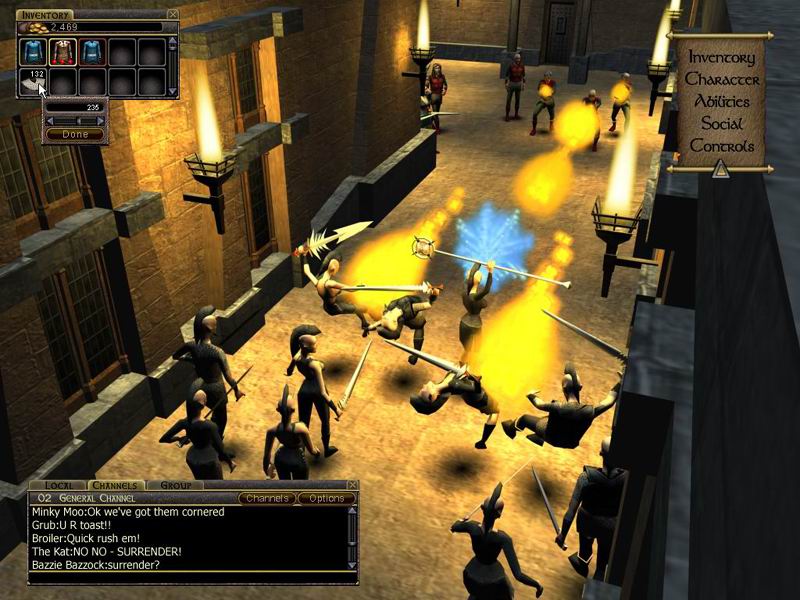Switch to the Group chat tab
The height and width of the screenshot is (600, 800).
coord(176,485)
